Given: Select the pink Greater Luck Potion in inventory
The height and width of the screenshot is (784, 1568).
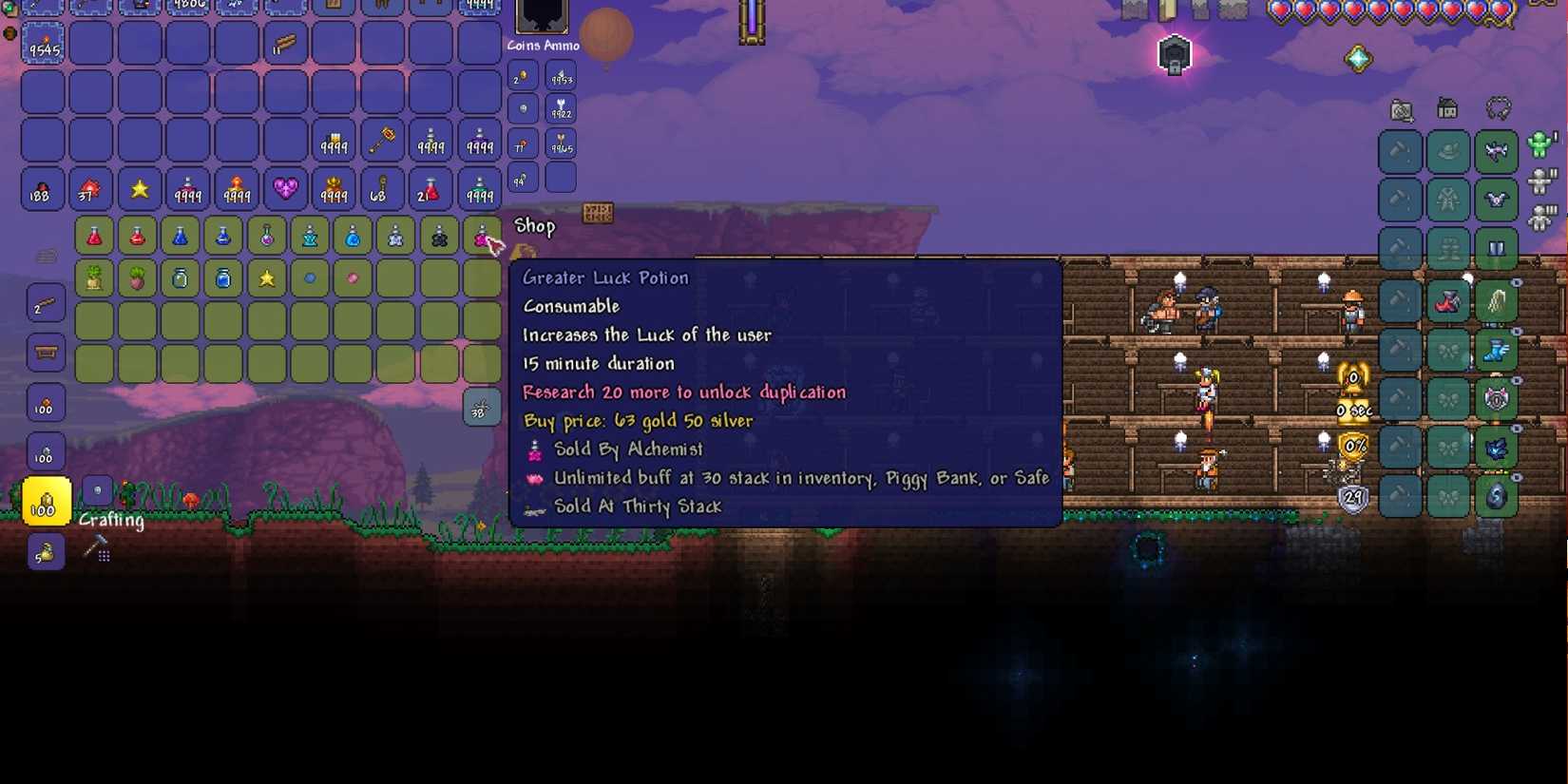Looking at the screenshot, I should (x=483, y=236).
